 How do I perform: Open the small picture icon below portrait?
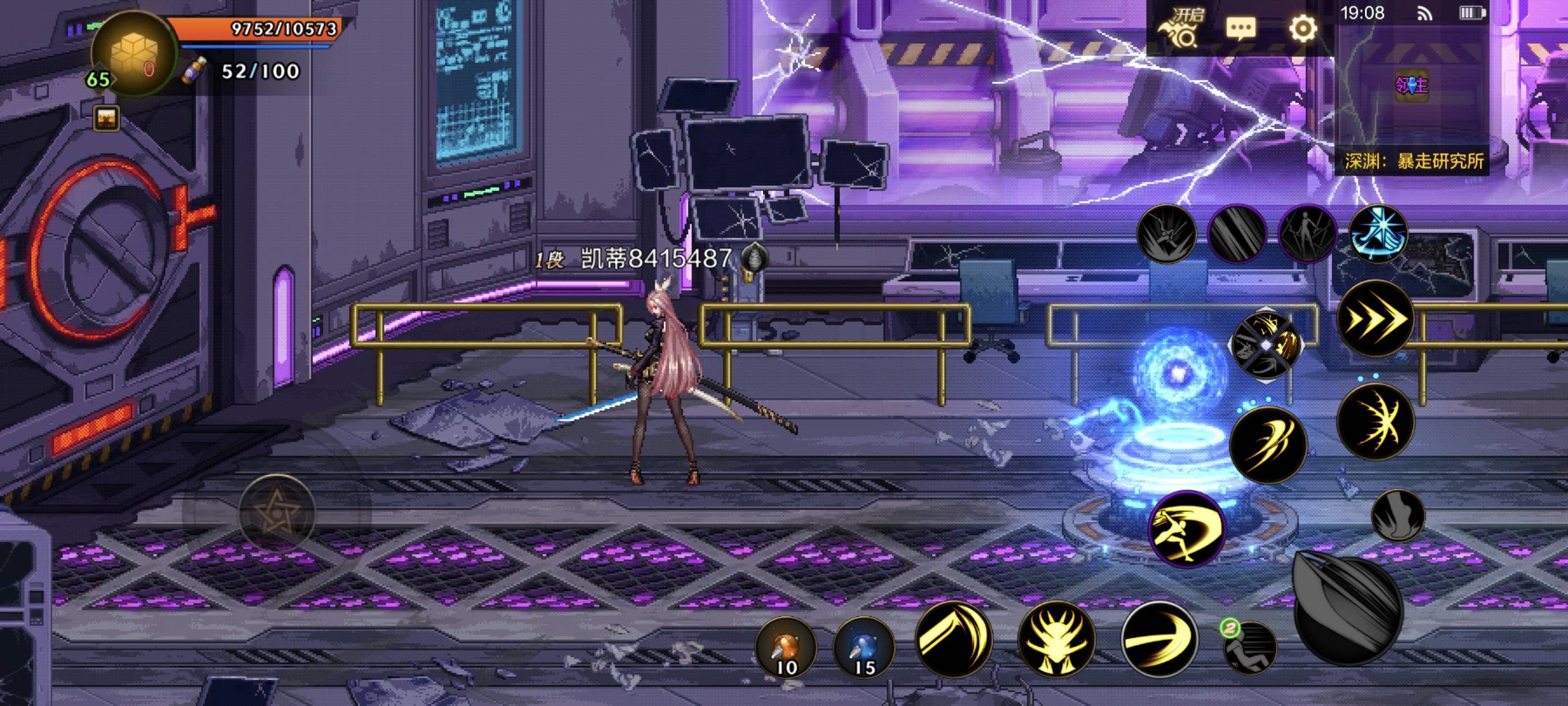coord(106,118)
